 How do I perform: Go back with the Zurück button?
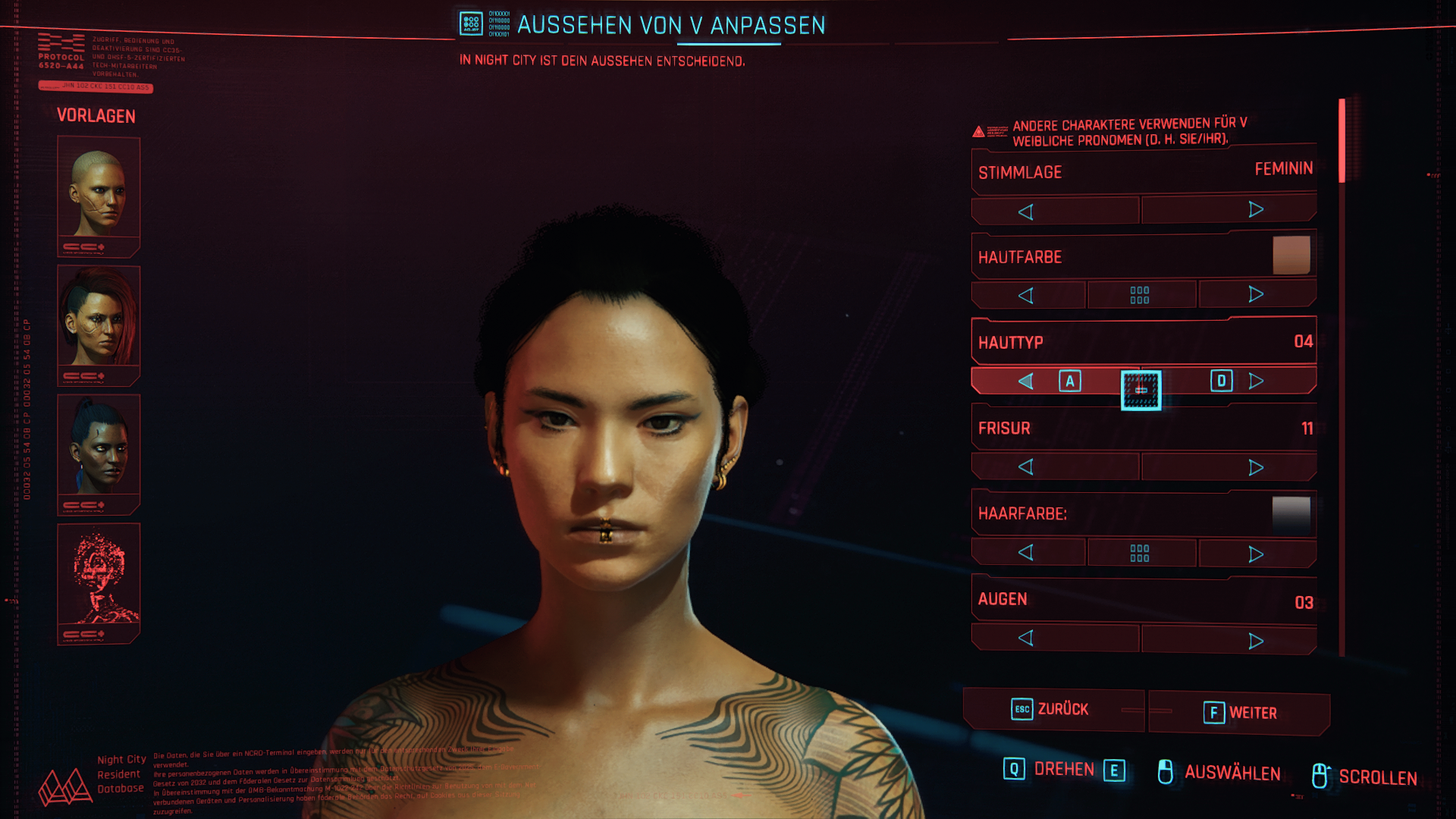click(x=1053, y=710)
